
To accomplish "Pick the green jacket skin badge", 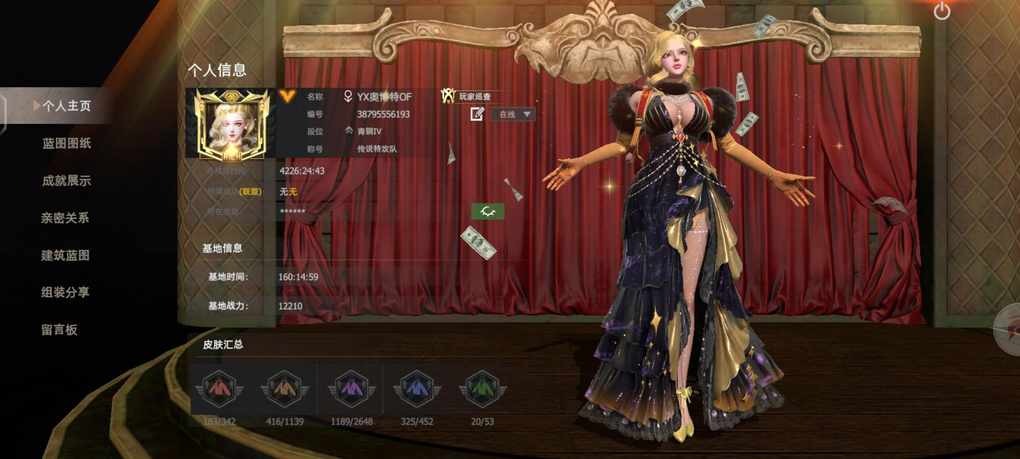I will (481, 386).
